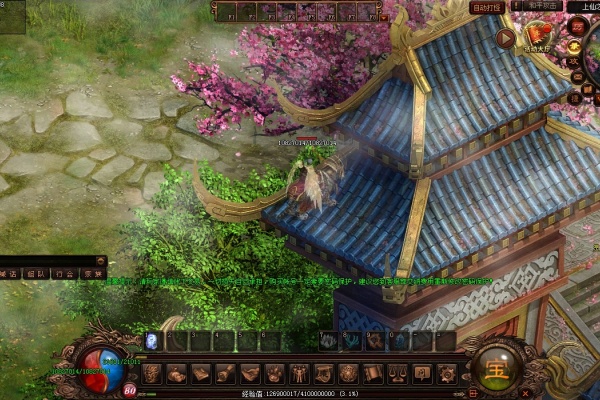Open the character portrait menu icon
600x400 pixels.
point(152,373)
